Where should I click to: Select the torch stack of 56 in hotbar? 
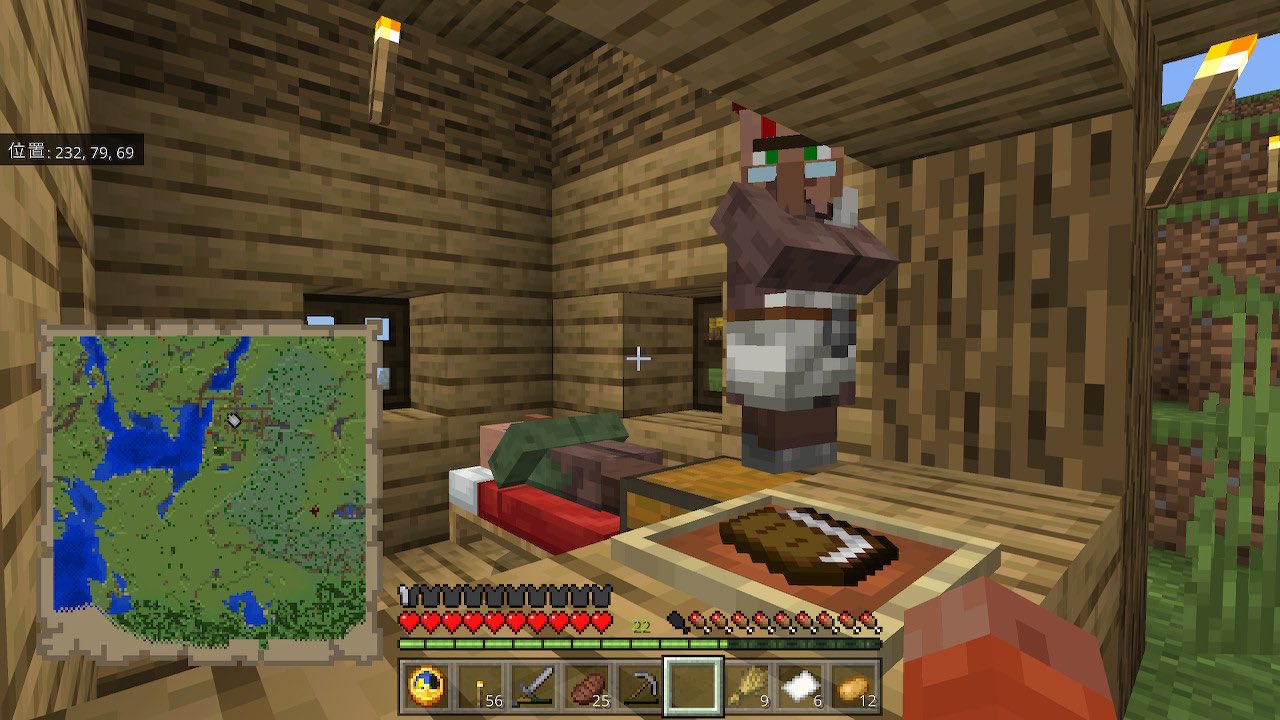click(x=477, y=686)
